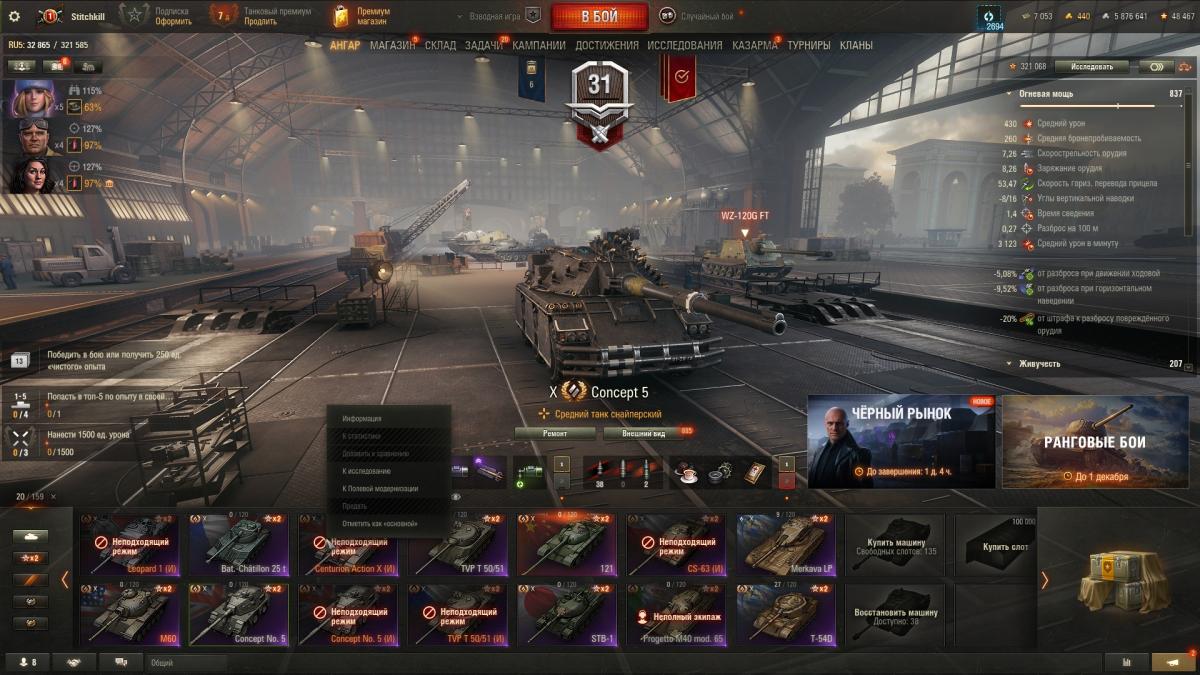
Task: Choose Отметить как «основной» menu entry
Action: coord(379,523)
